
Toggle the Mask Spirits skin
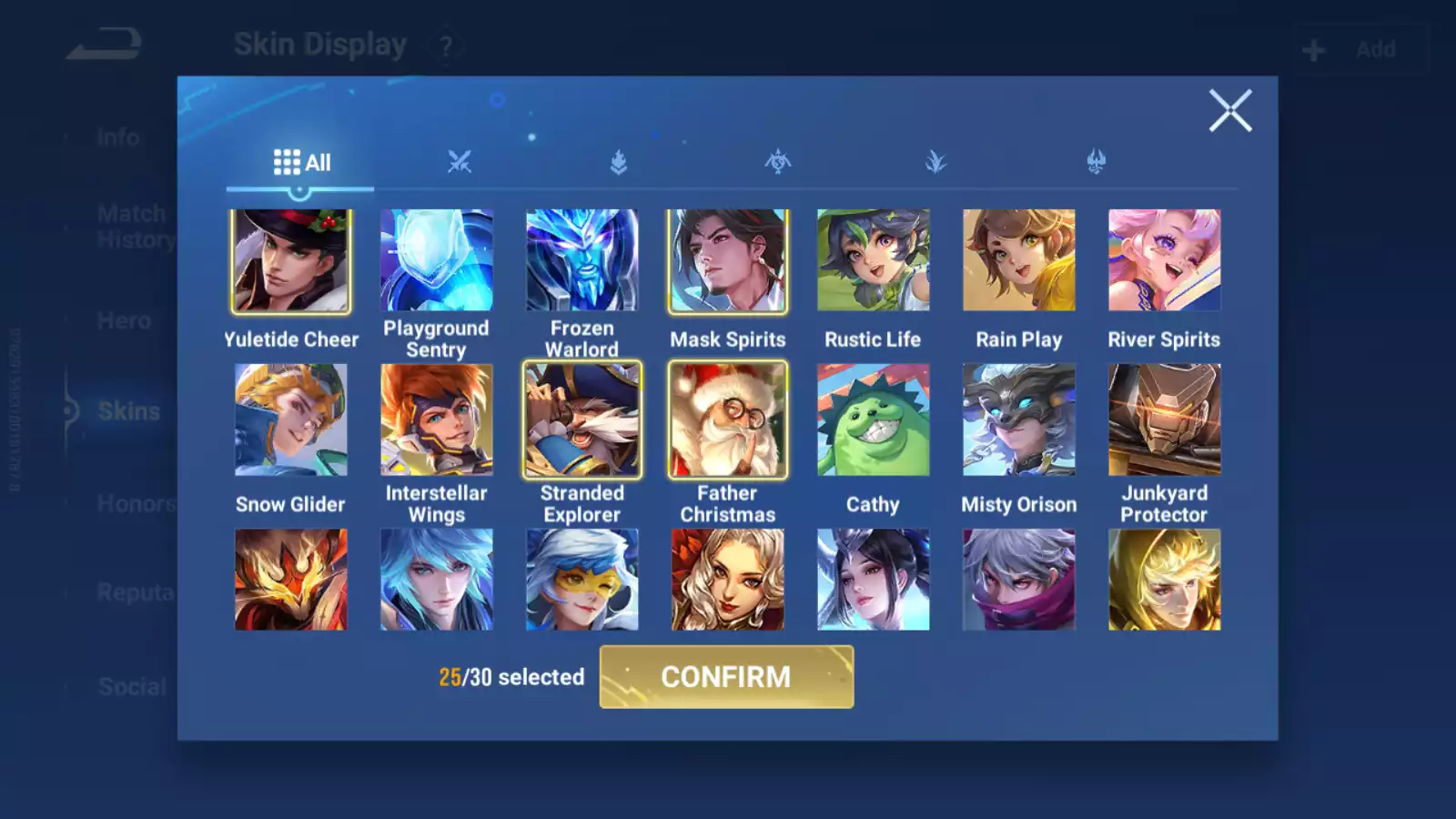[728, 261]
